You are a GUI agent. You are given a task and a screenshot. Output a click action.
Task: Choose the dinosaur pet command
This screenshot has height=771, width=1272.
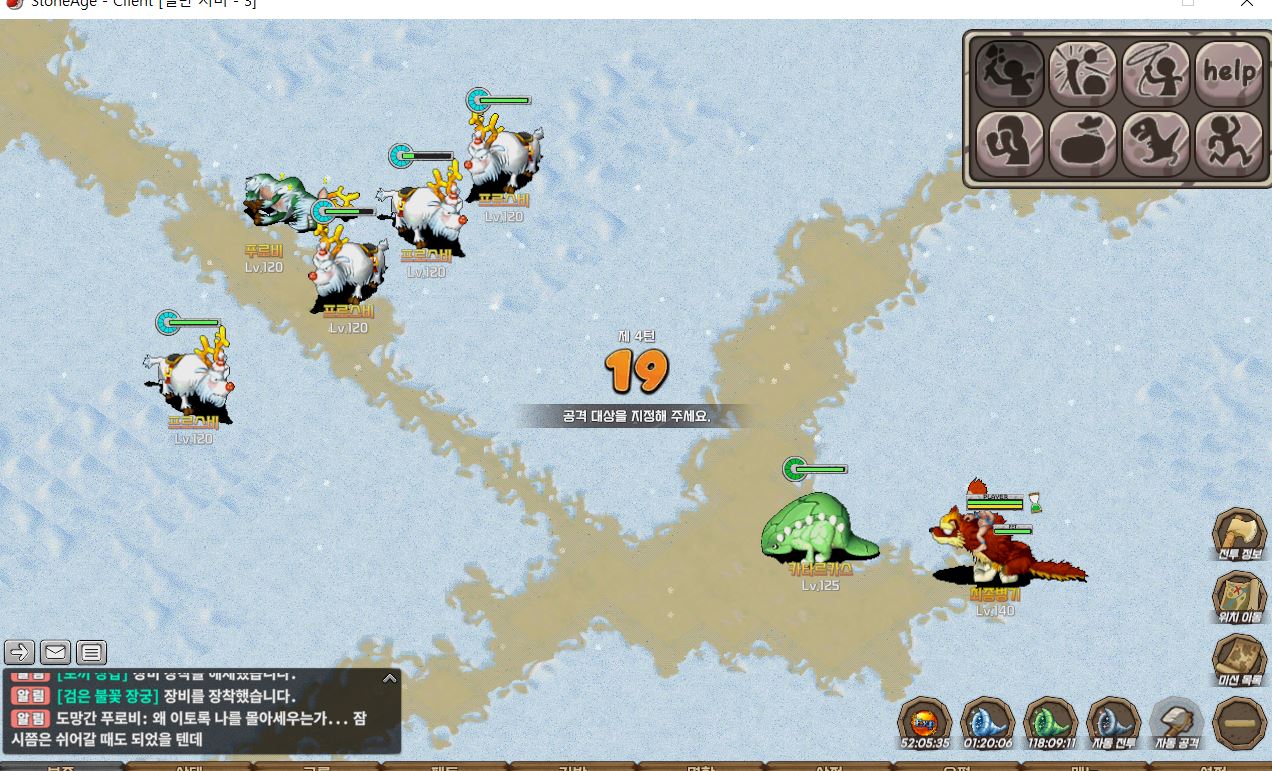tap(1155, 143)
